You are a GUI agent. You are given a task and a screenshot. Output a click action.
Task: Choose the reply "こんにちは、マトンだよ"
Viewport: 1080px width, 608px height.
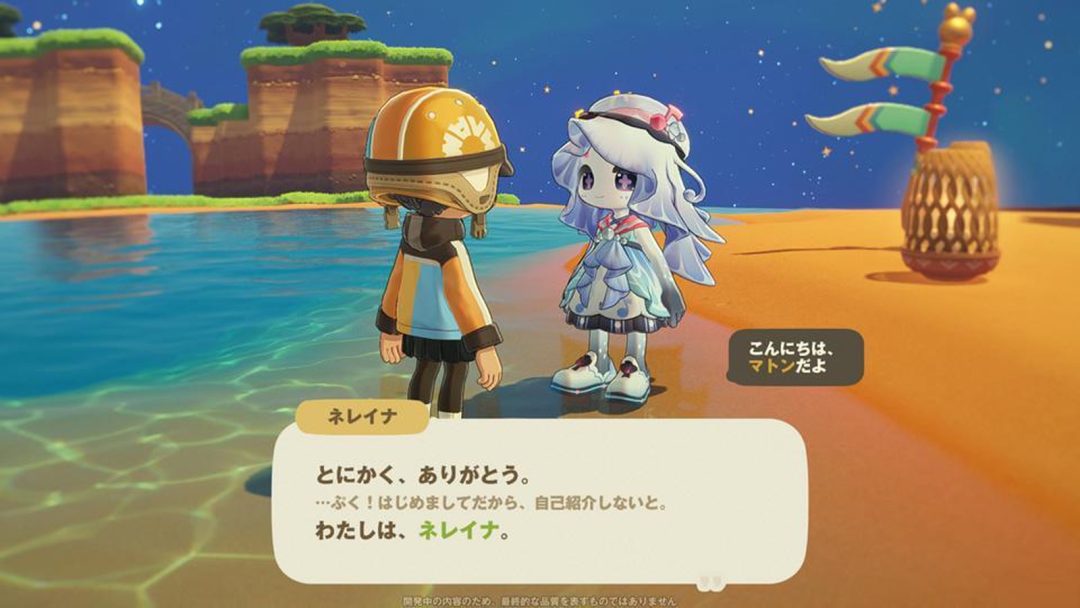tap(796, 358)
